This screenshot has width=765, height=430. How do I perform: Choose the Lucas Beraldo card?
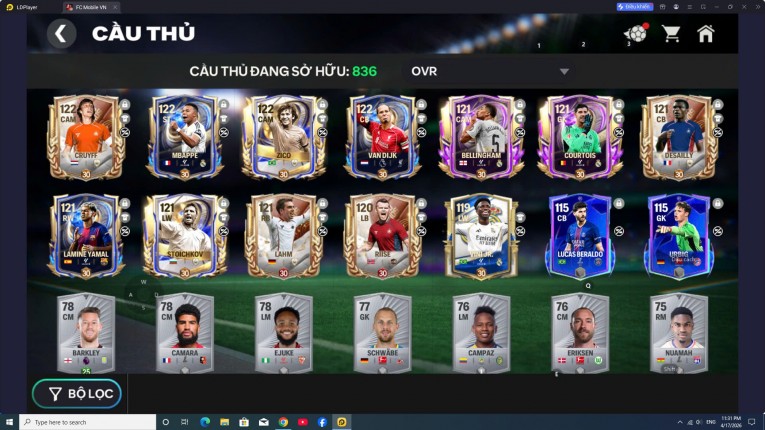coord(581,236)
